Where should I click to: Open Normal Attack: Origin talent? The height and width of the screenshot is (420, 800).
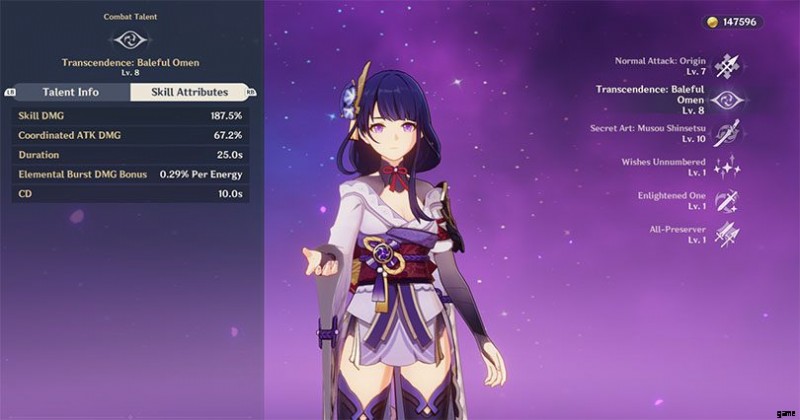pyautogui.click(x=727, y=66)
